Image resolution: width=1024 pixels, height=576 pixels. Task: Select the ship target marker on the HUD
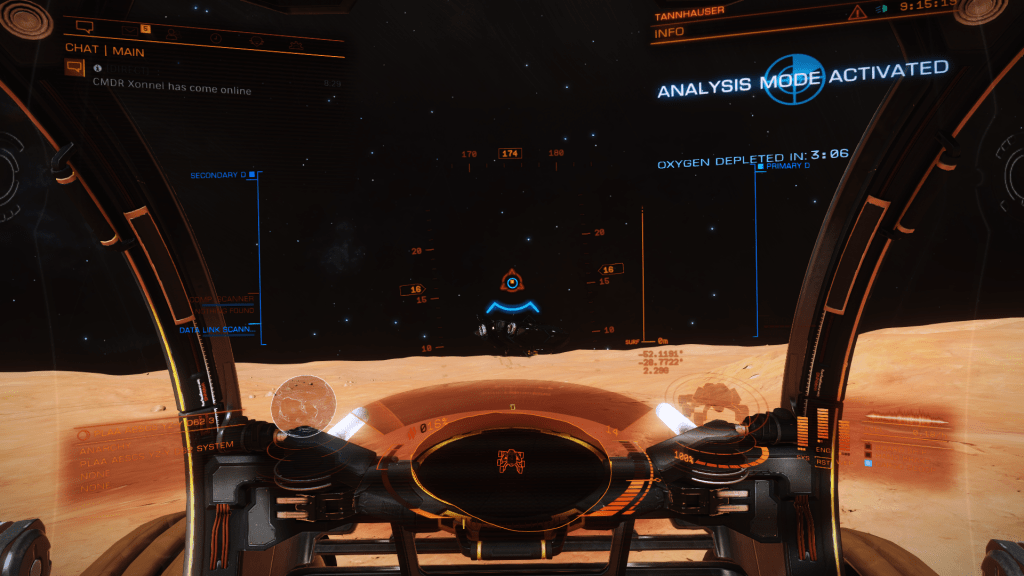tap(512, 283)
